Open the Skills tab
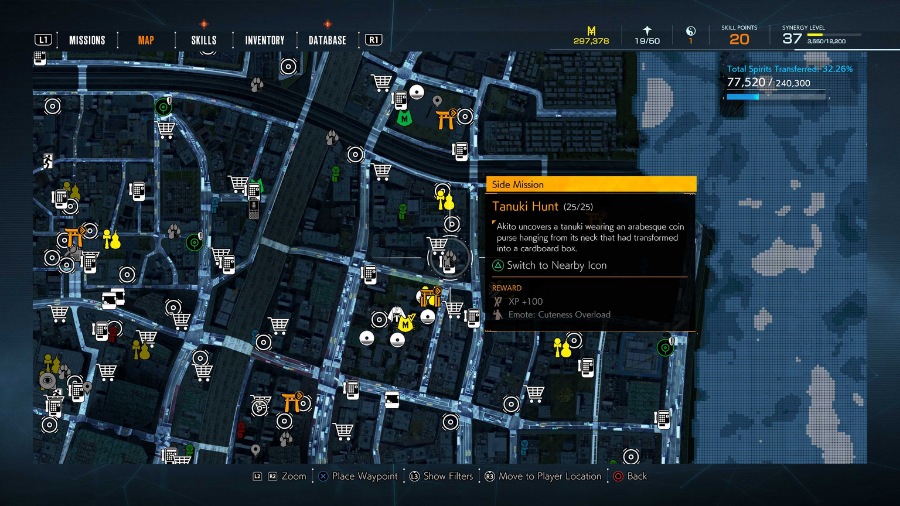Screen dimensions: 900x506 [203, 40]
